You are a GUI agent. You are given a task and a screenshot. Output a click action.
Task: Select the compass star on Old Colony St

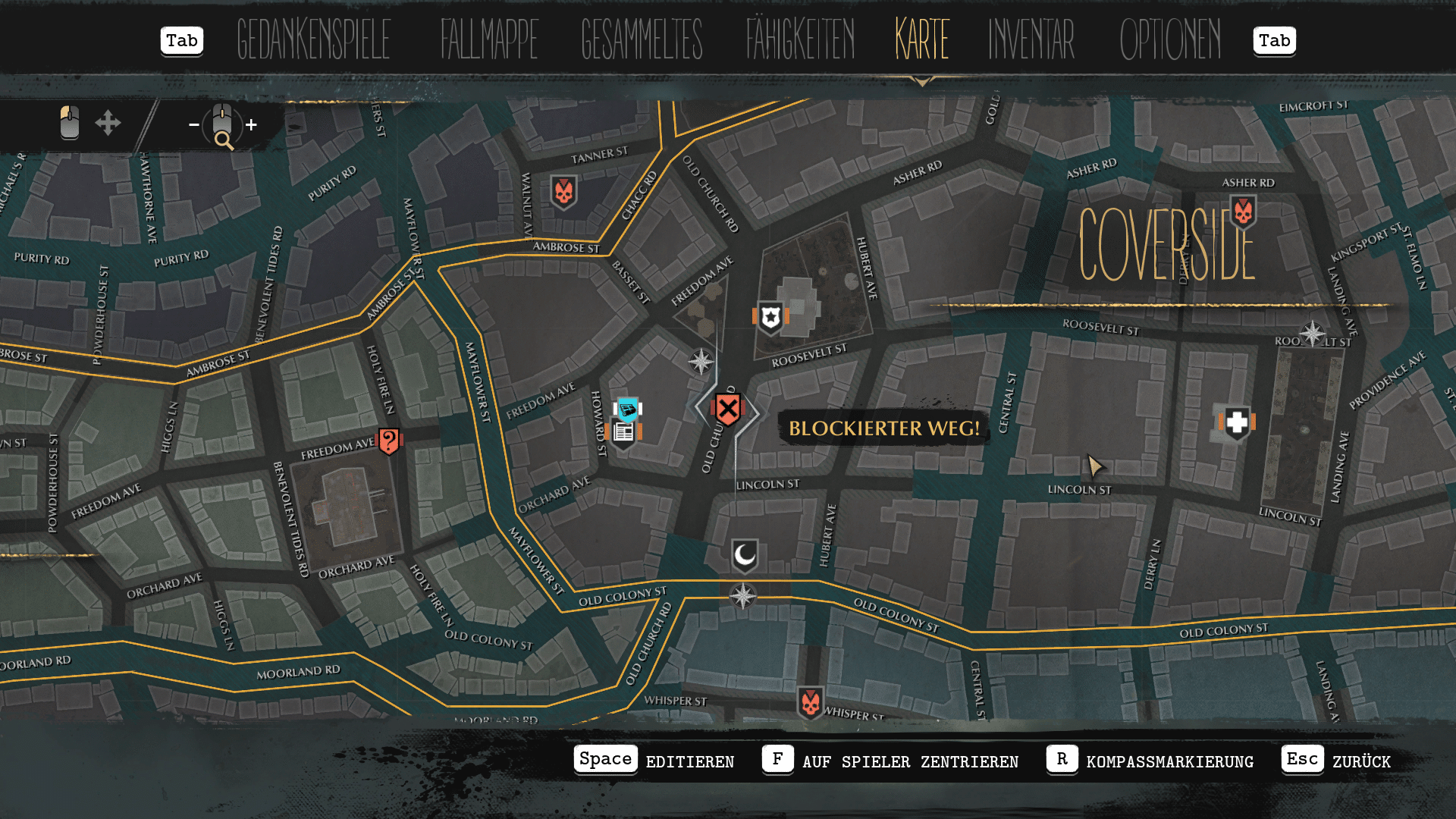(x=743, y=596)
